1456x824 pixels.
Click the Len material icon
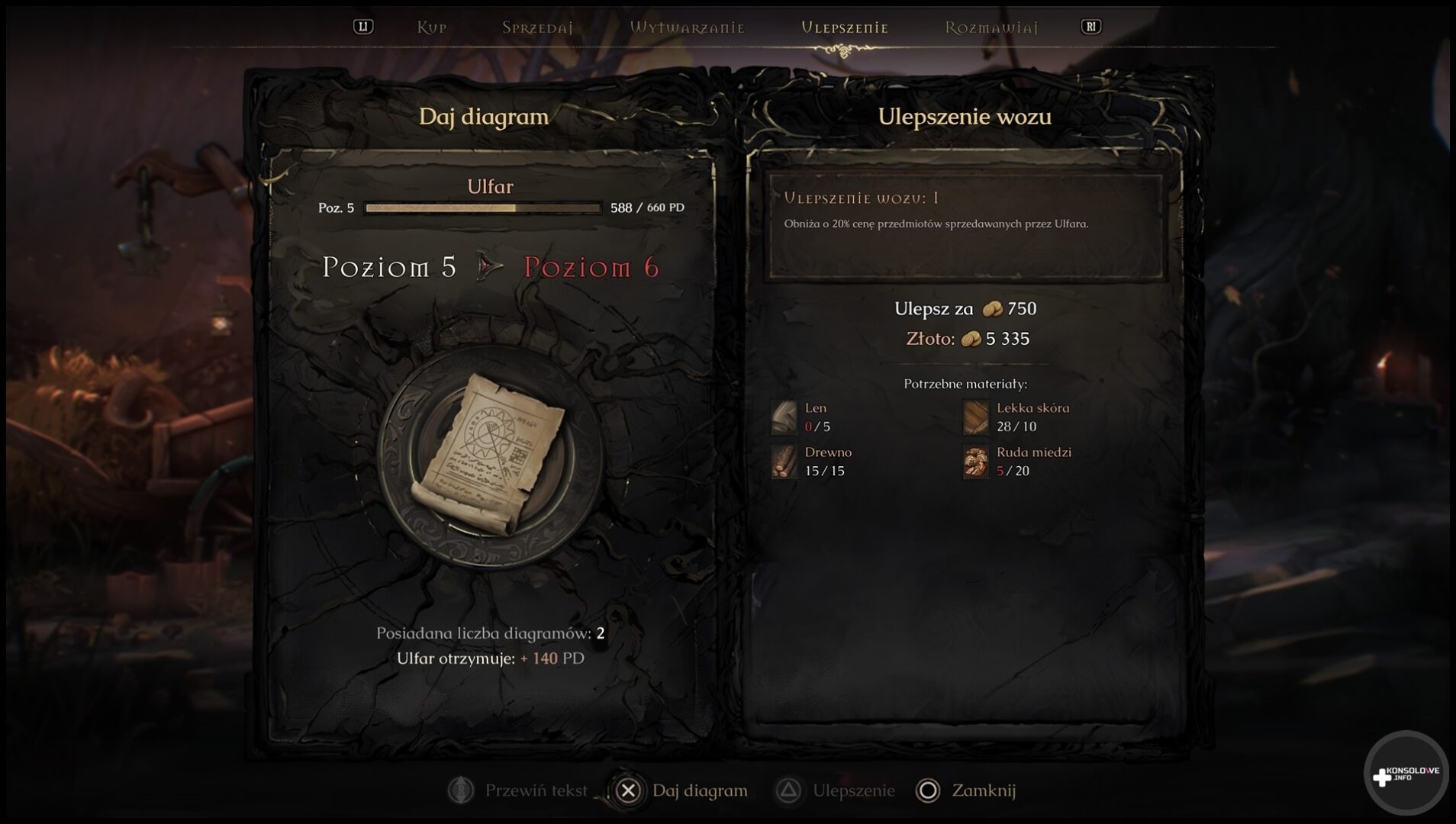point(784,417)
